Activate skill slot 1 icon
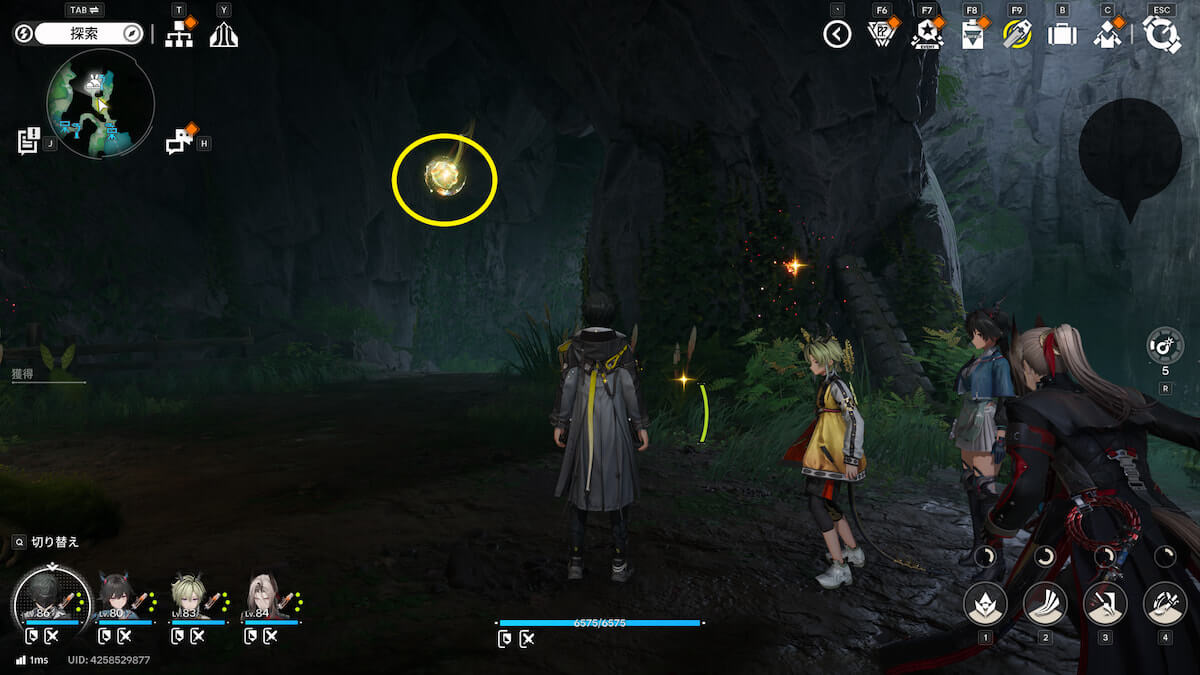This screenshot has height=675, width=1200. [x=985, y=603]
